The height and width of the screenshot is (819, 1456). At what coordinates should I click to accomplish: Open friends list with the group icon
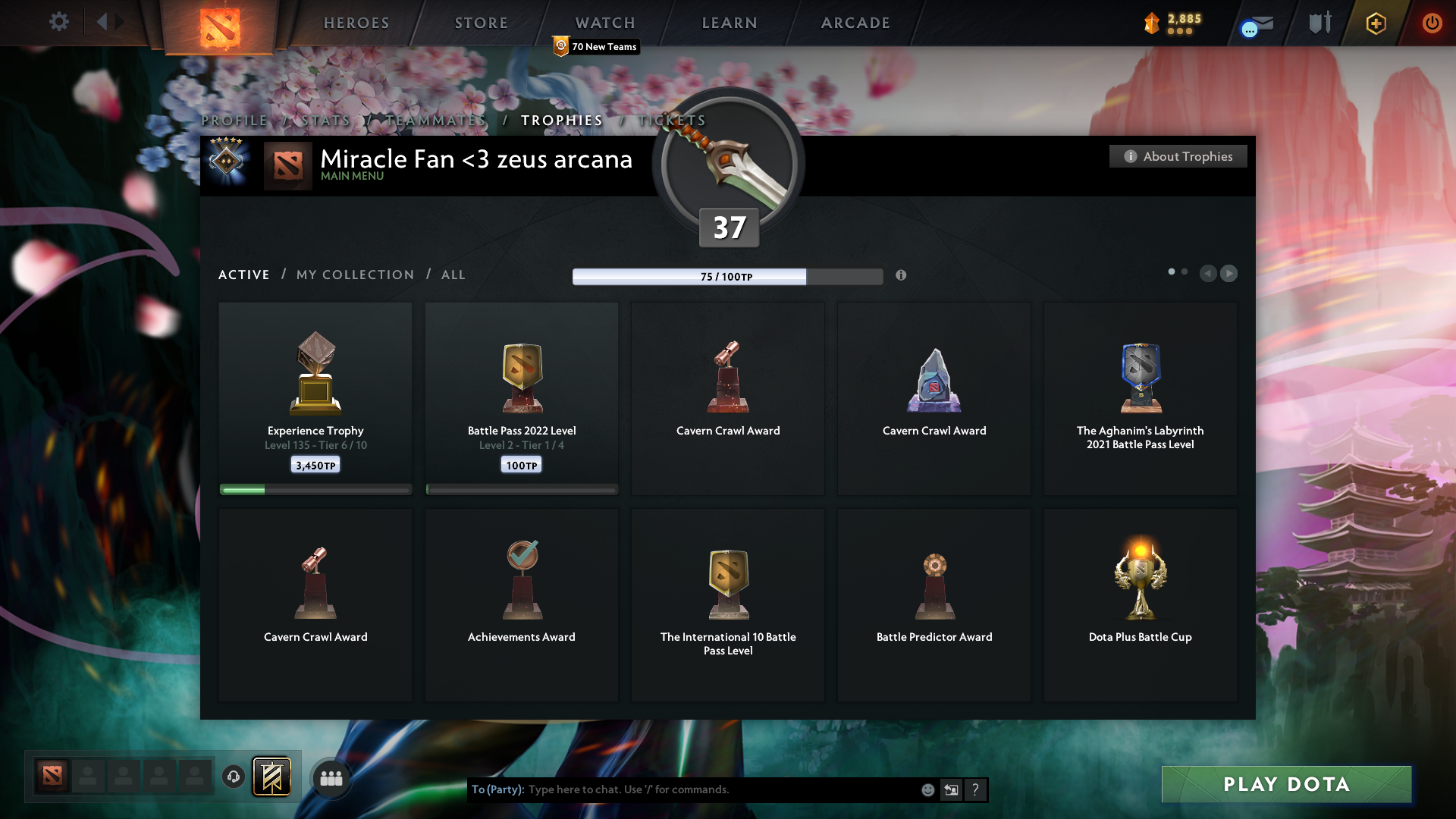[331, 777]
